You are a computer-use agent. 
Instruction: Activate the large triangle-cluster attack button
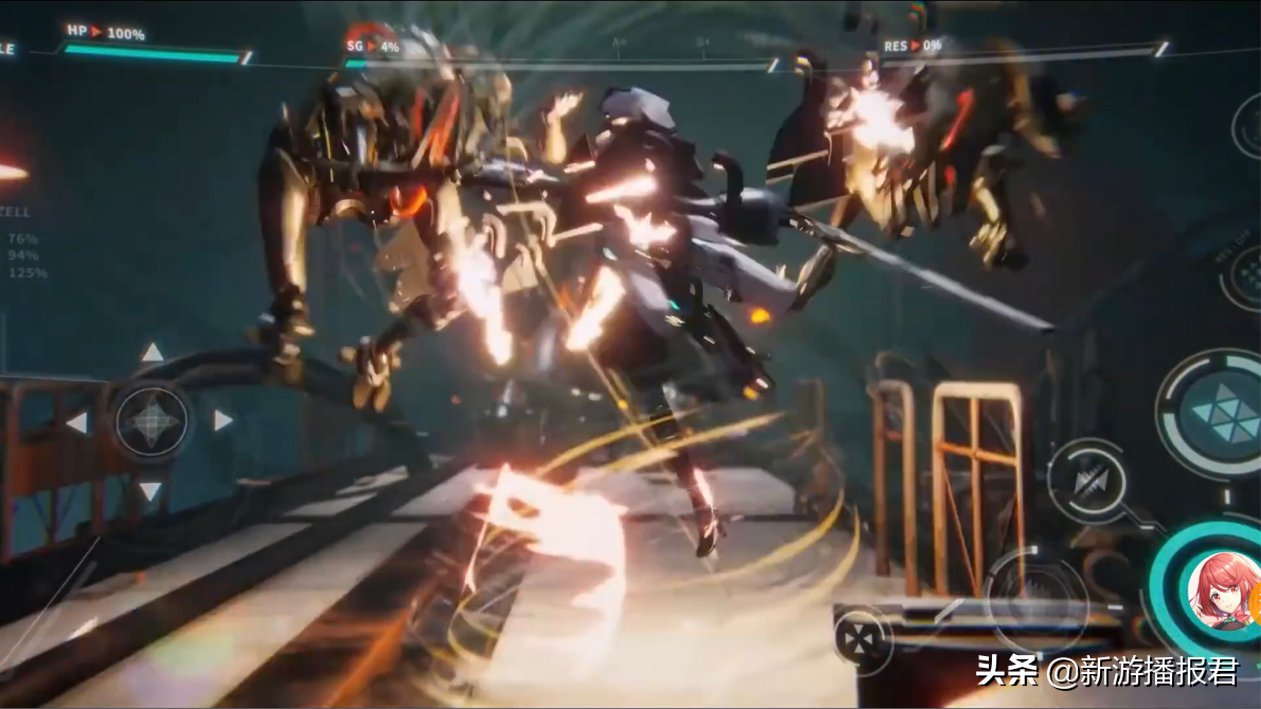click(x=1221, y=413)
